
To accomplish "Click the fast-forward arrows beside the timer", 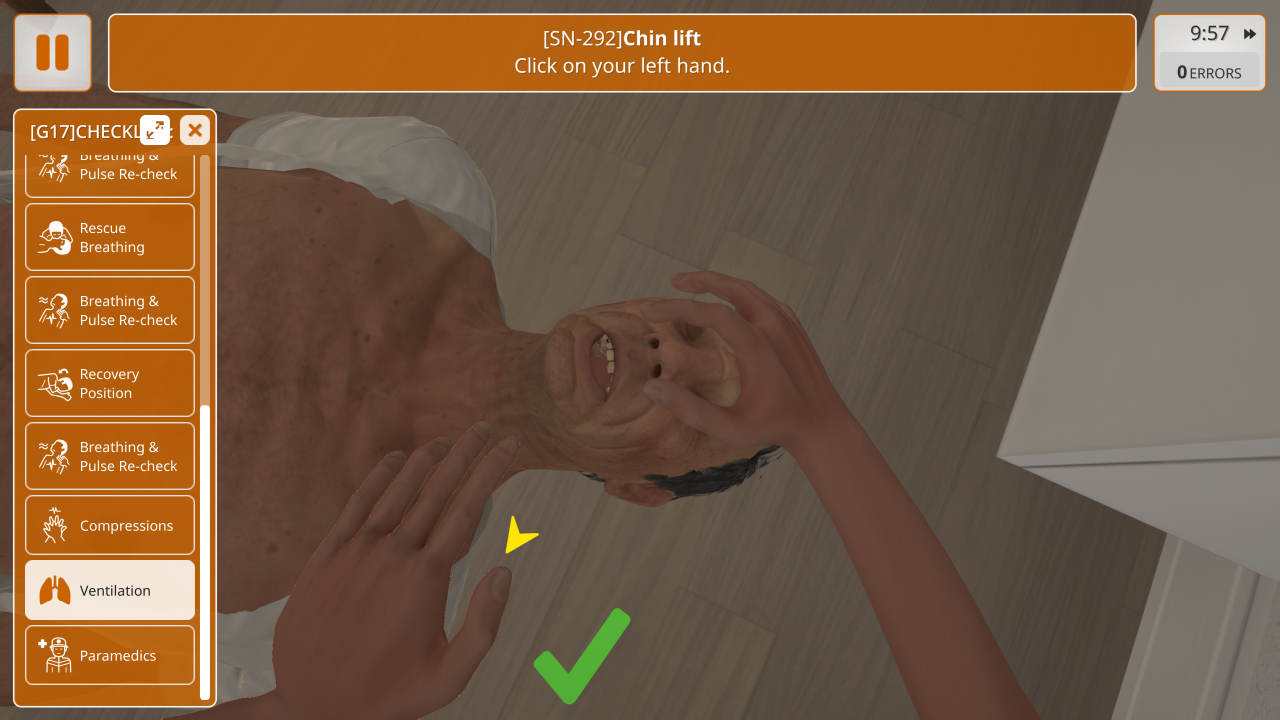I will pos(1250,34).
